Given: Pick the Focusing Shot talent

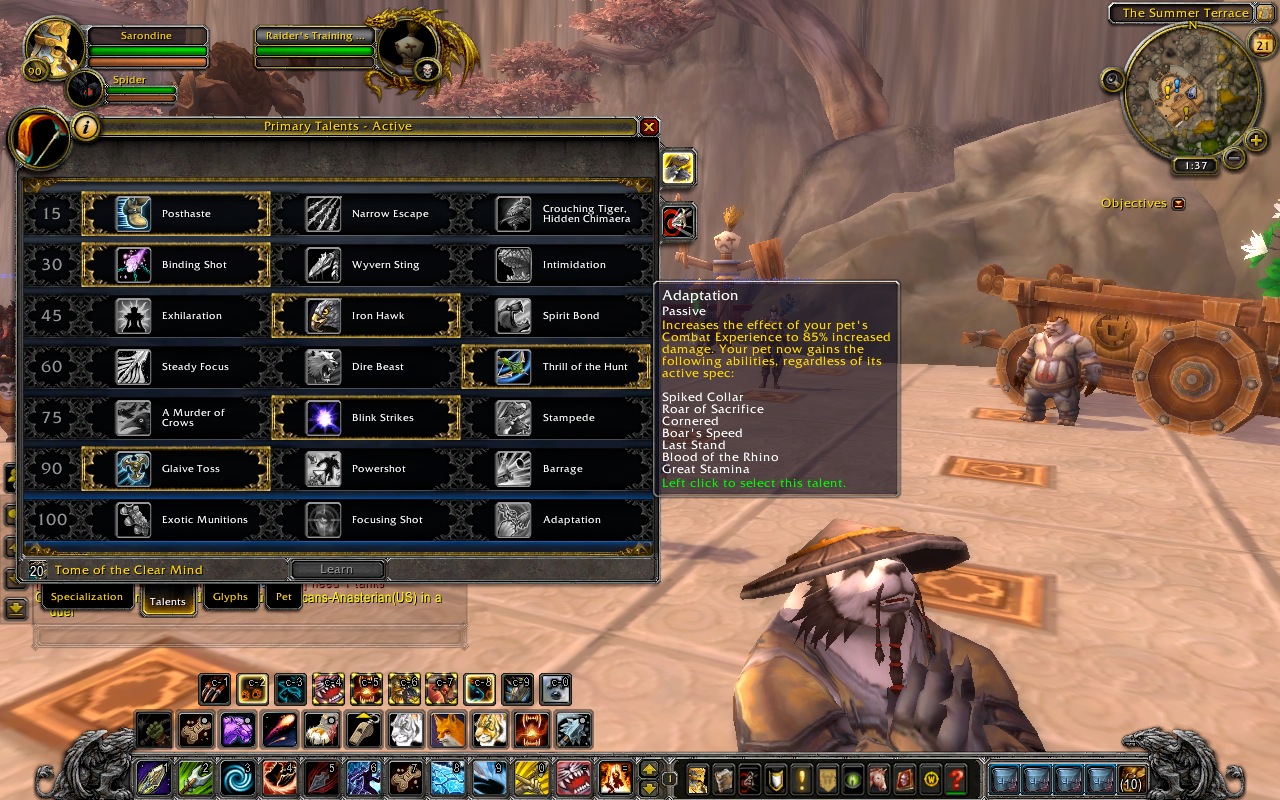Looking at the screenshot, I should click(x=367, y=520).
